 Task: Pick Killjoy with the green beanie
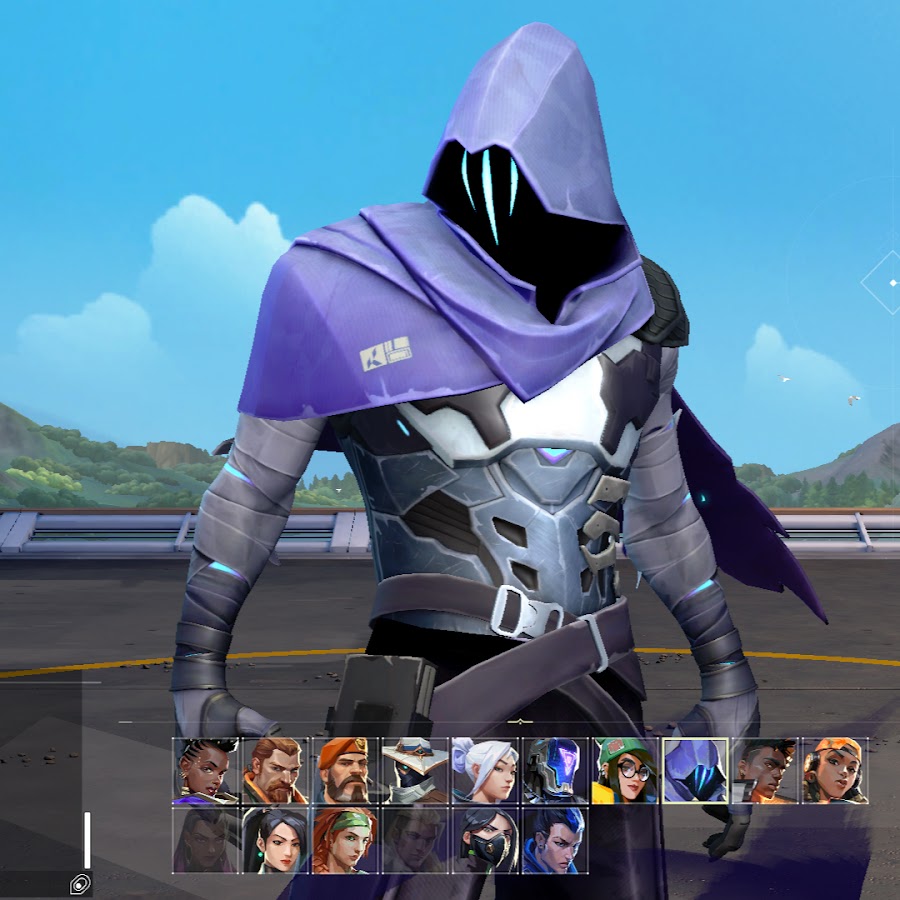(626, 771)
